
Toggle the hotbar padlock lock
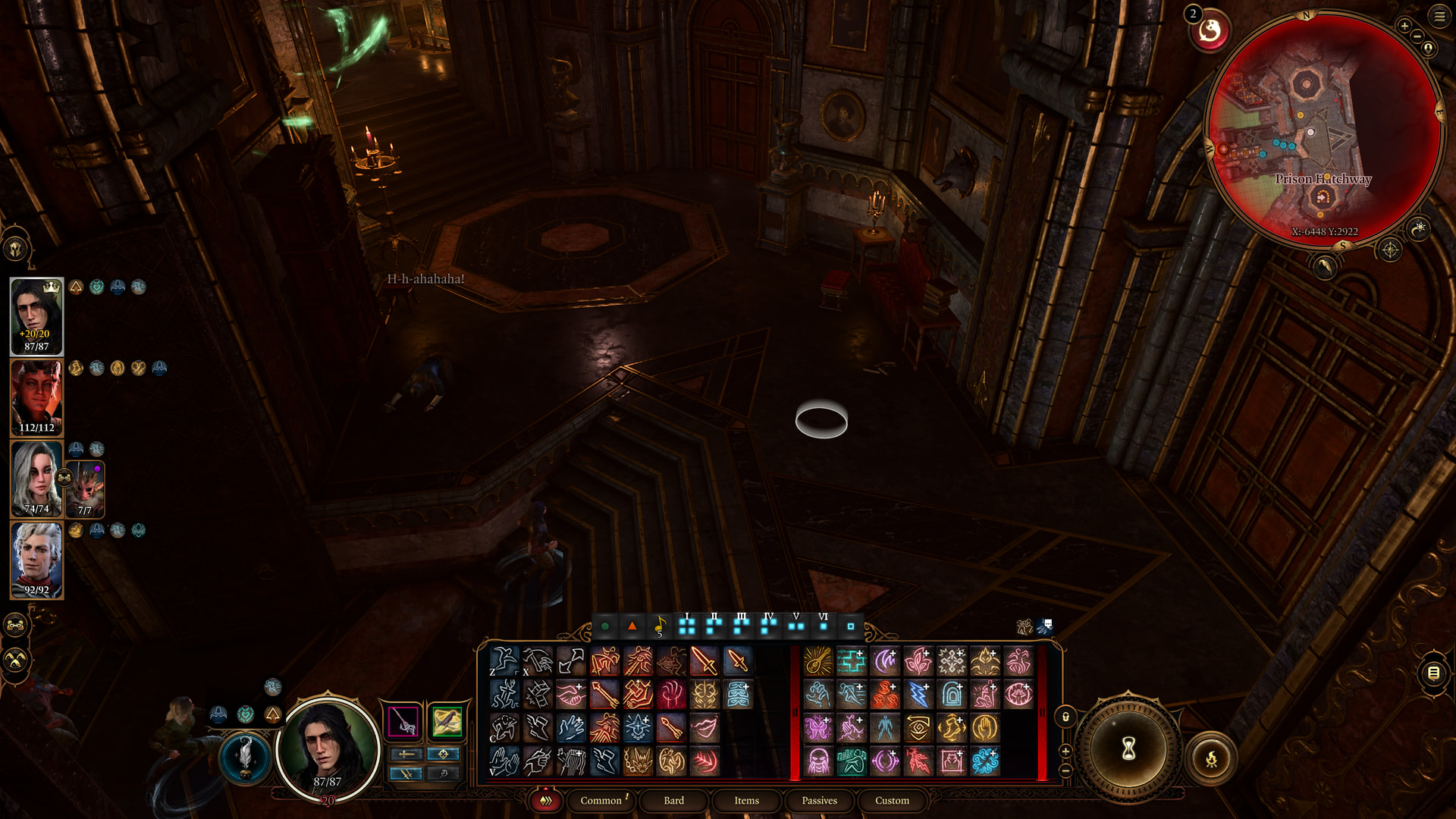[1065, 717]
